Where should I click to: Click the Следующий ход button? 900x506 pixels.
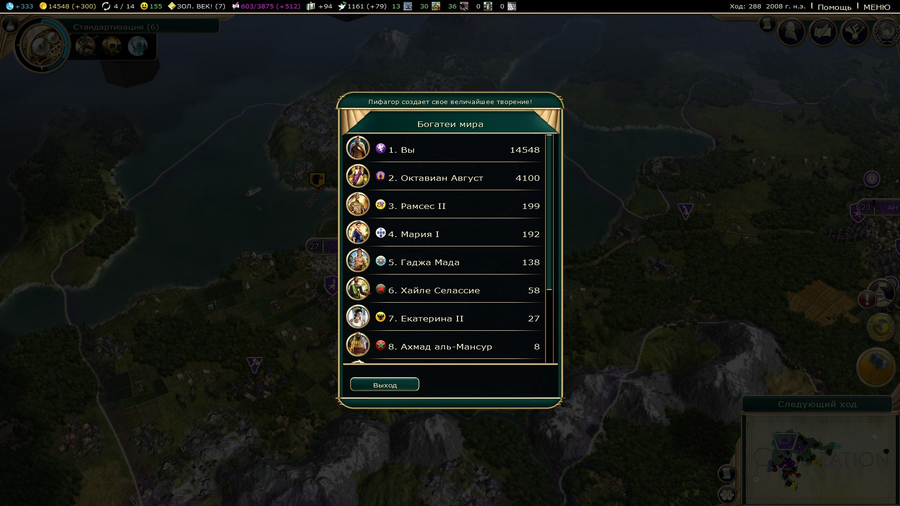pos(819,405)
